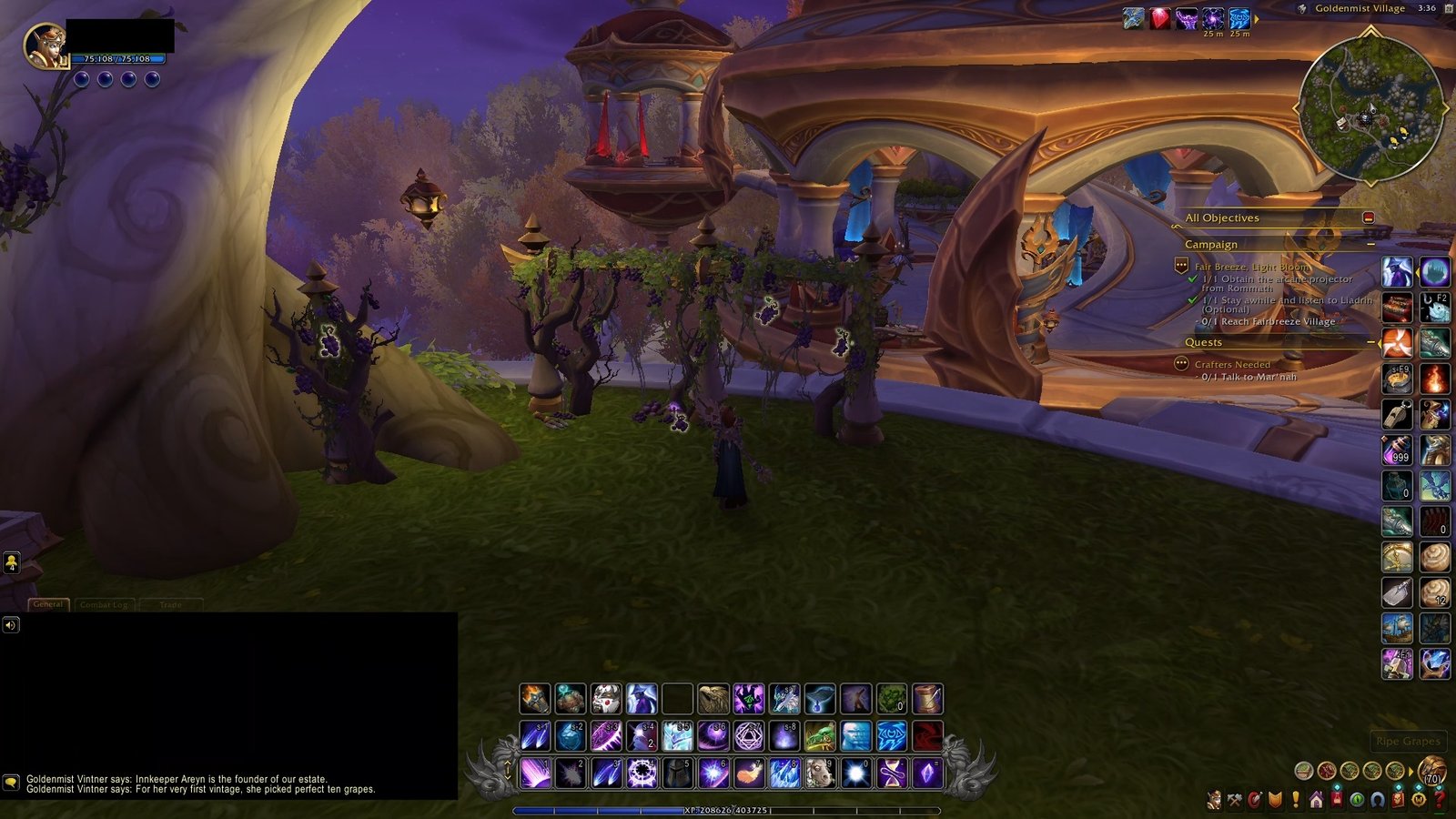Collapse the All Objectives tracker
This screenshot has width=1456, height=819.
click(x=1368, y=217)
